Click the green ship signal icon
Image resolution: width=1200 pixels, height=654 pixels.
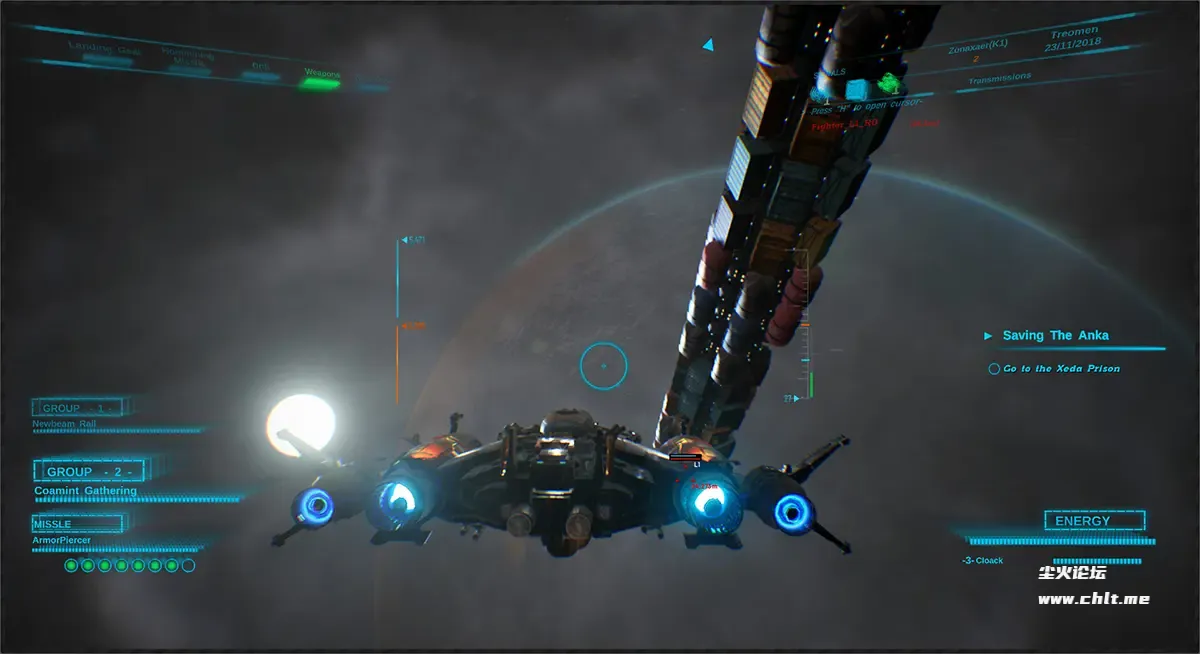[889, 83]
